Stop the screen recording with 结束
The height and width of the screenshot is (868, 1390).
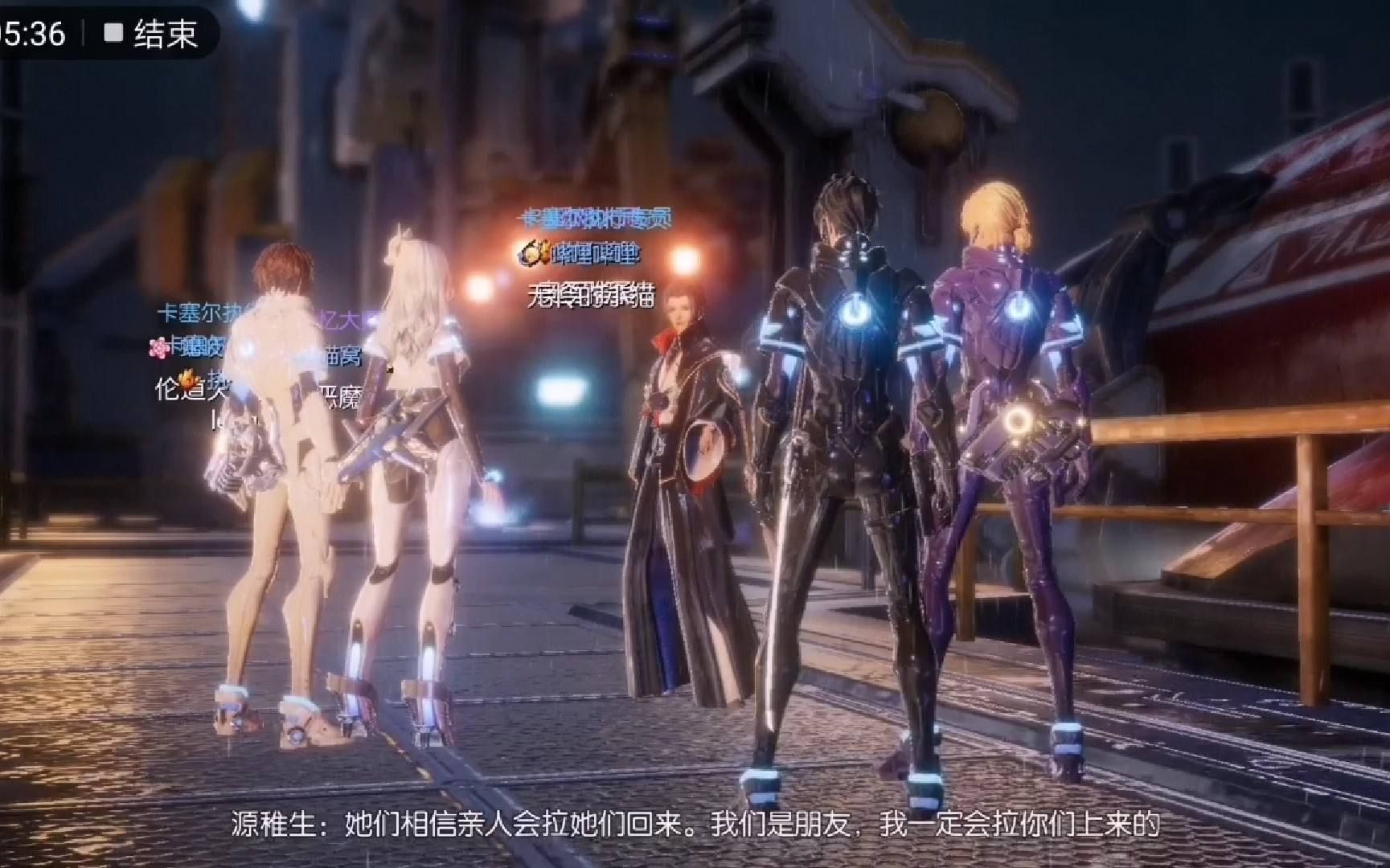[150, 33]
